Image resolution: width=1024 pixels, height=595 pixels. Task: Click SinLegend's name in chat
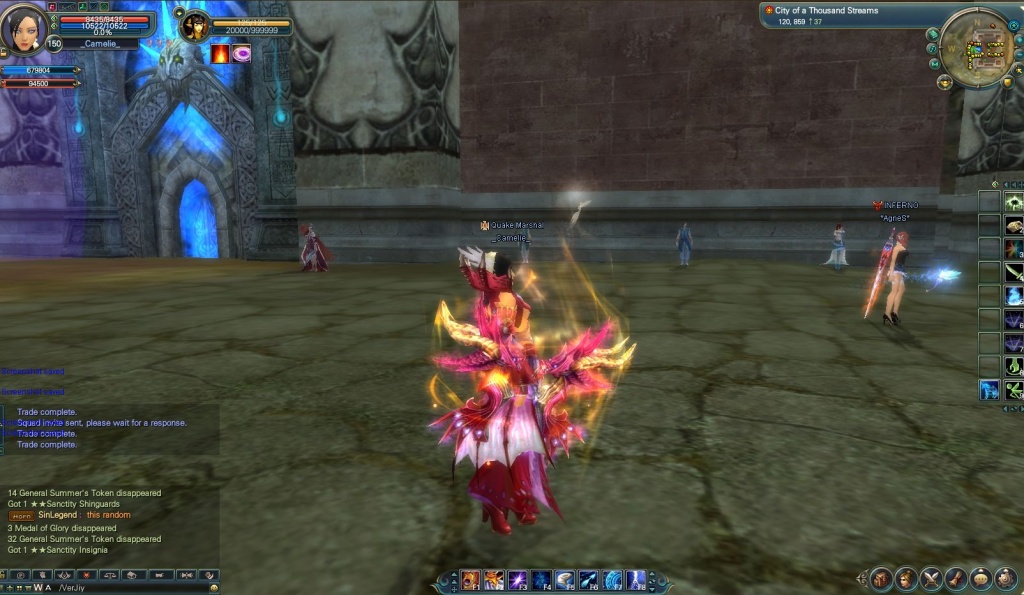tap(57, 515)
